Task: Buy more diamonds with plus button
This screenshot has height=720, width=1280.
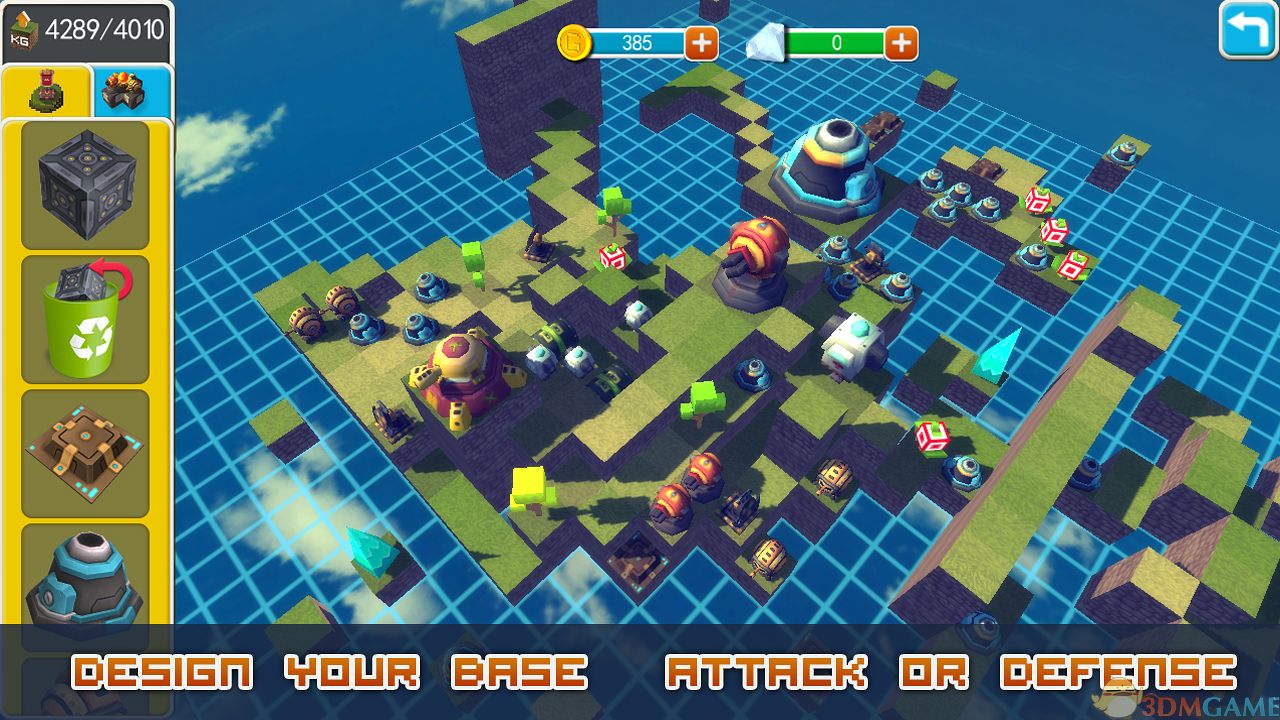Action: 901,43
